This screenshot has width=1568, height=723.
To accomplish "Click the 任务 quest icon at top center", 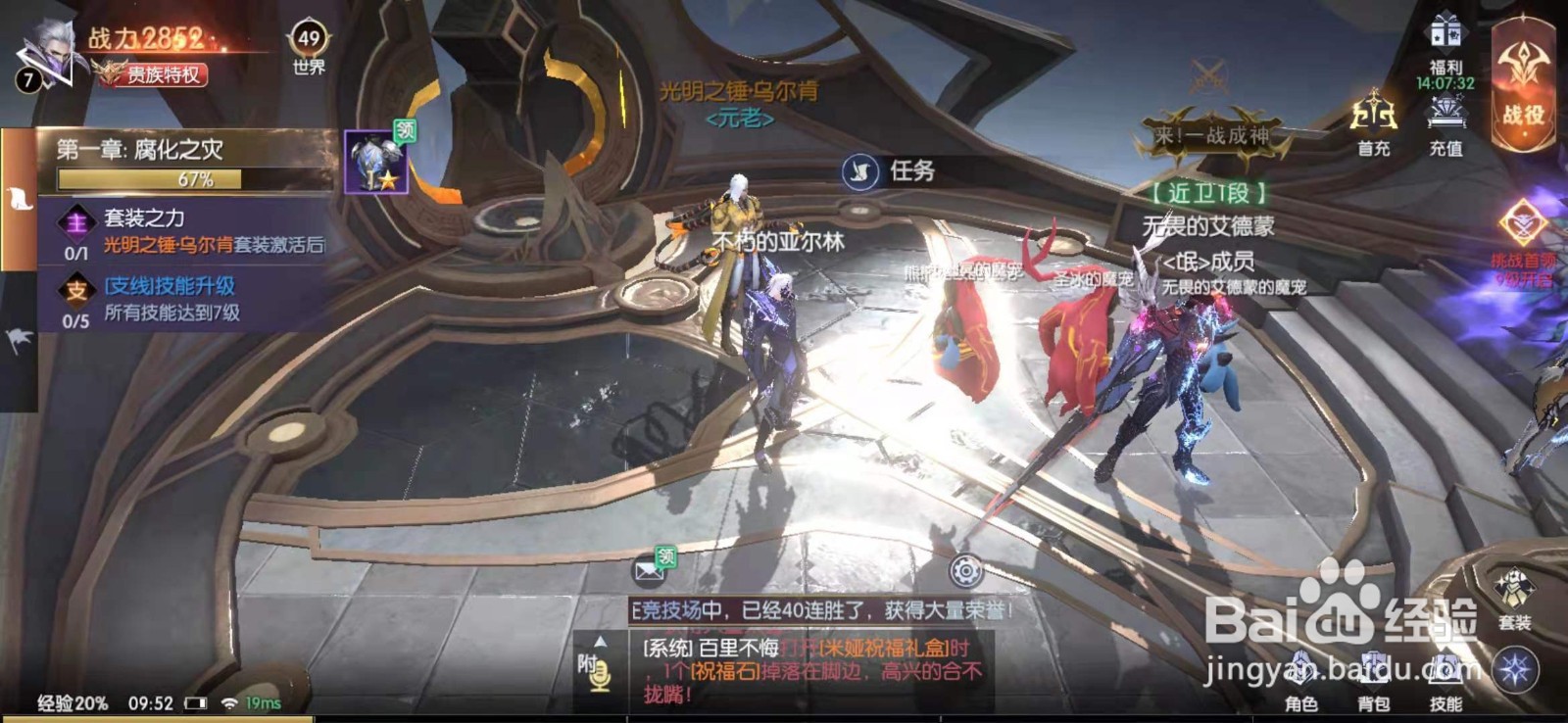I will 859,170.
